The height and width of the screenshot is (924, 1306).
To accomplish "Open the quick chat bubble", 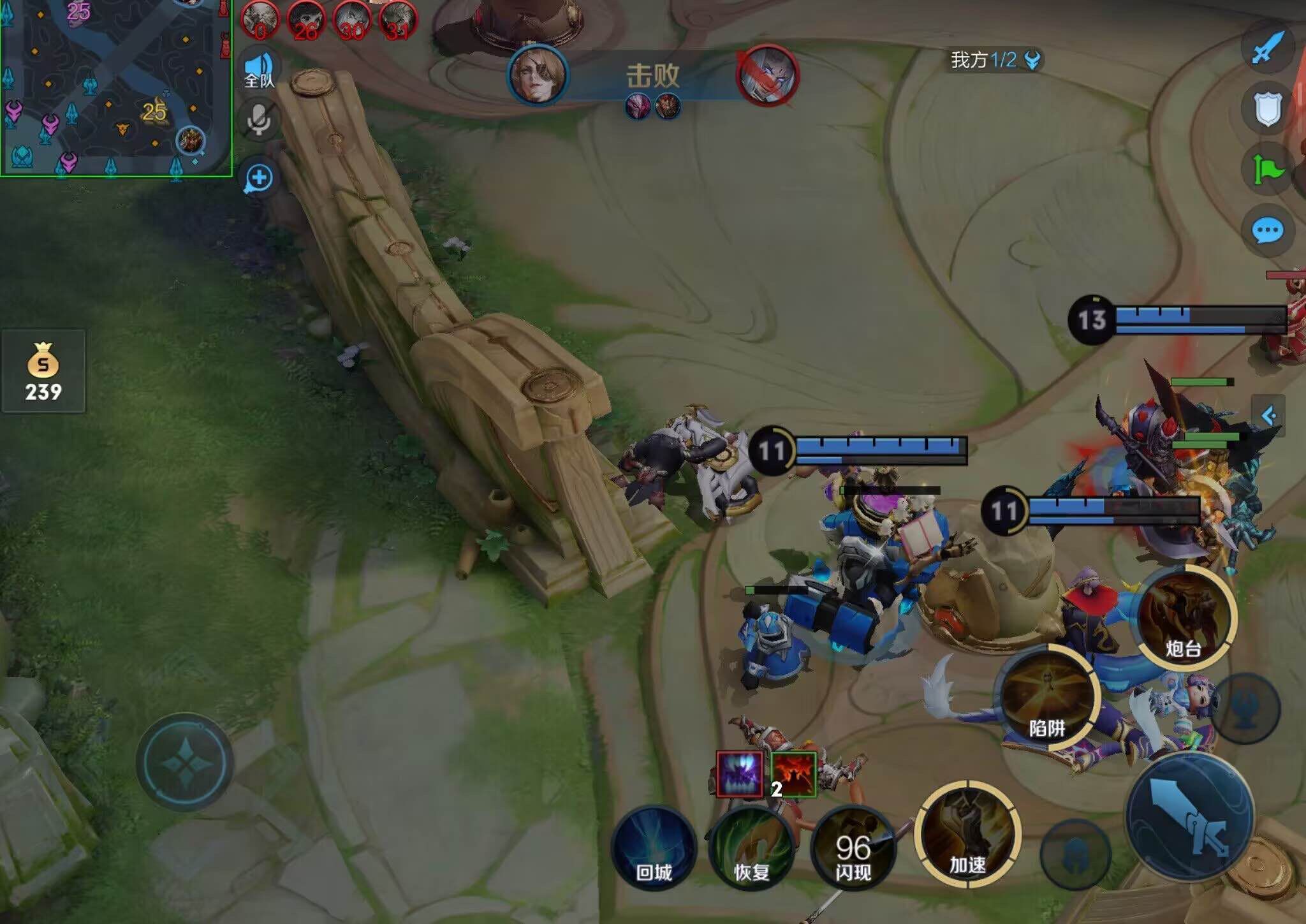I will point(1268,230).
